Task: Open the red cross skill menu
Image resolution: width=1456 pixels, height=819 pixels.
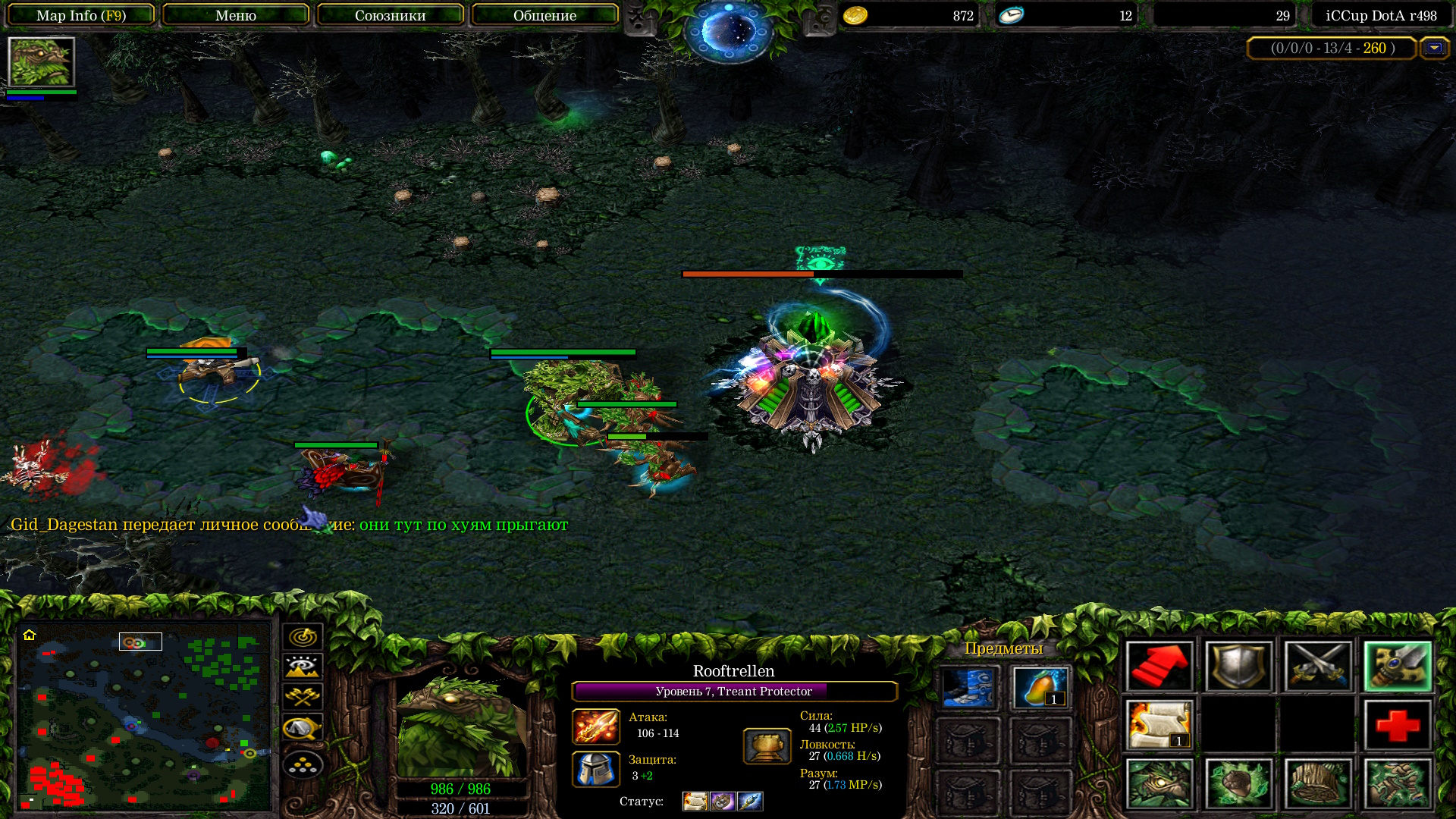Action: click(x=1397, y=725)
